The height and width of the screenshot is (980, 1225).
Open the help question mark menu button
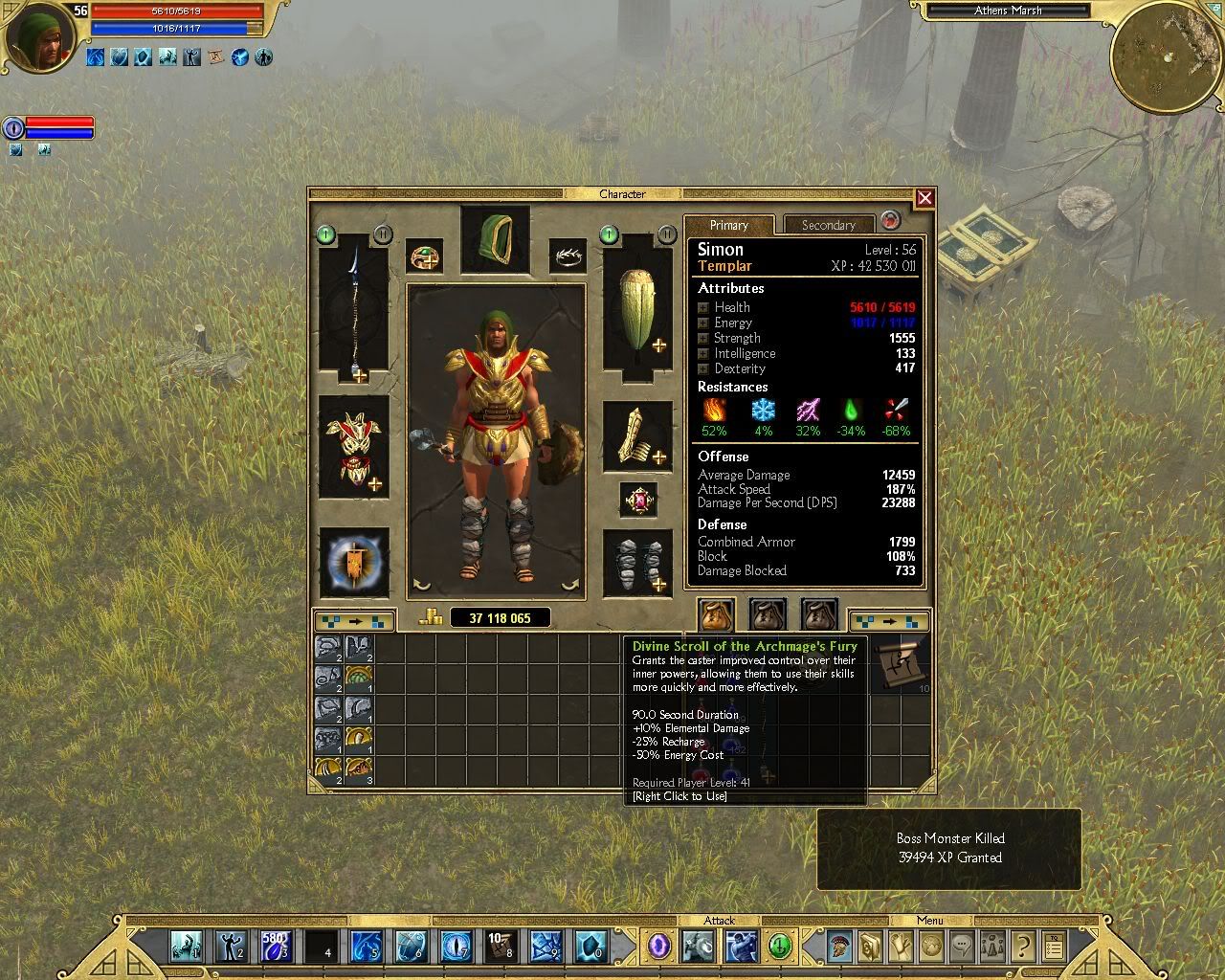[1022, 947]
